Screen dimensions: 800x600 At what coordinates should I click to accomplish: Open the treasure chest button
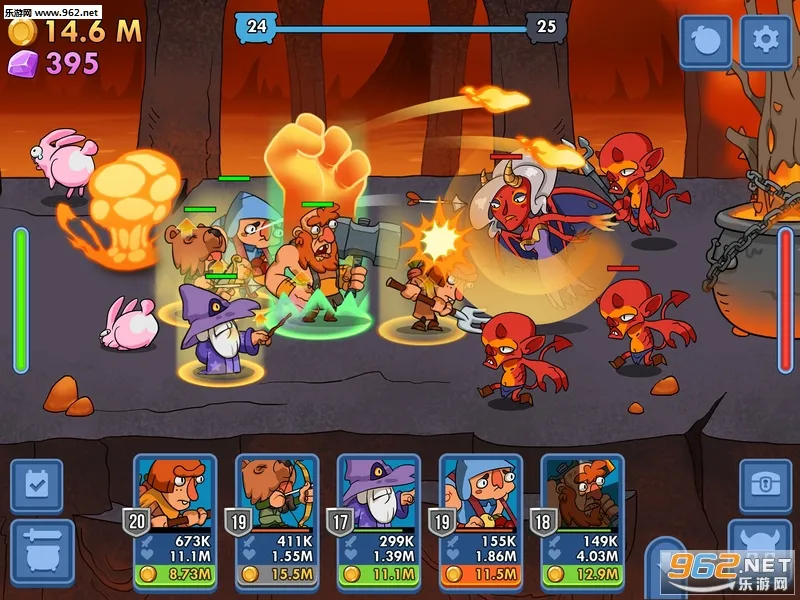click(x=765, y=486)
